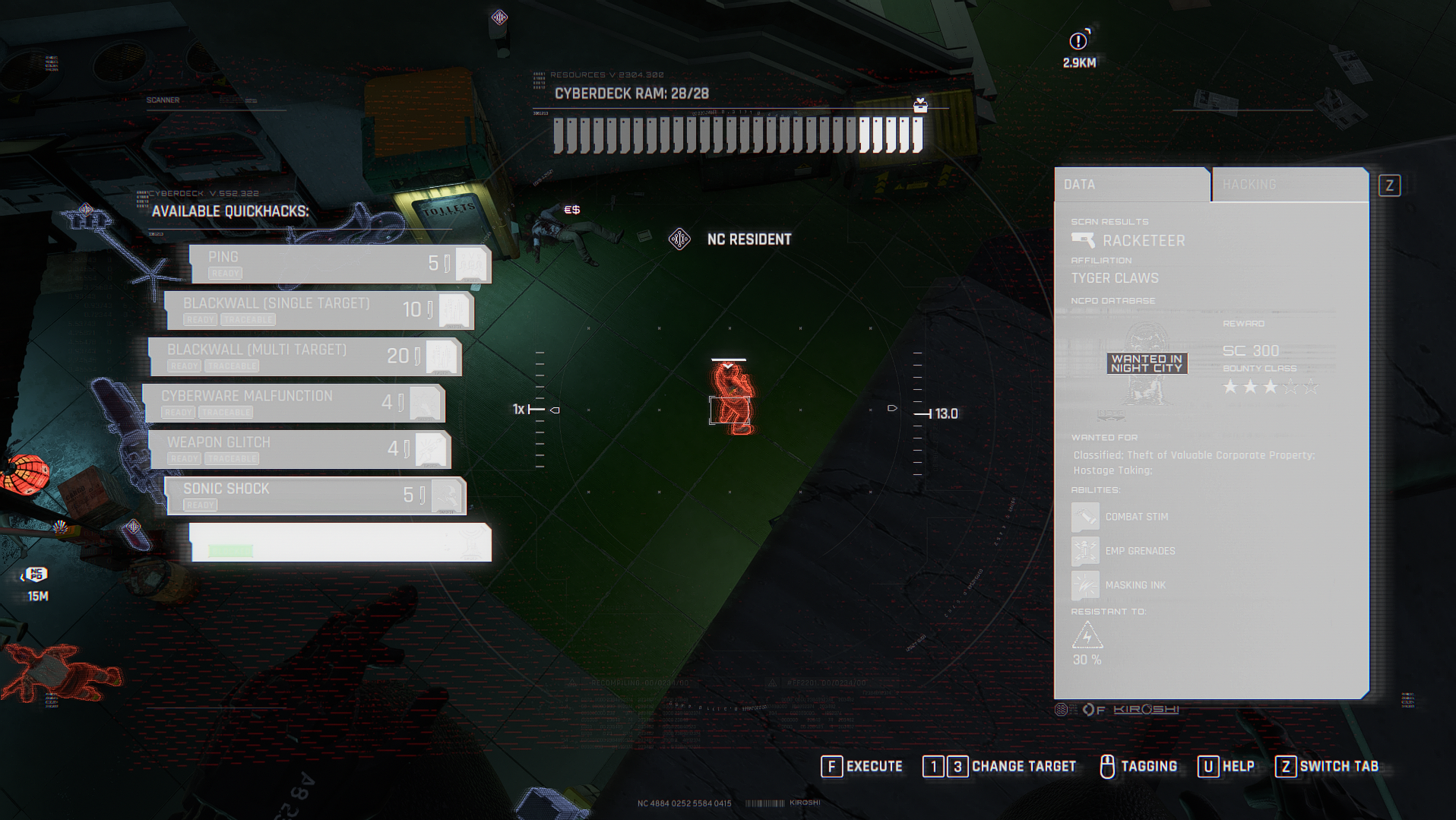Open the Data tab
The width and height of the screenshot is (1456, 820).
[x=1131, y=185]
